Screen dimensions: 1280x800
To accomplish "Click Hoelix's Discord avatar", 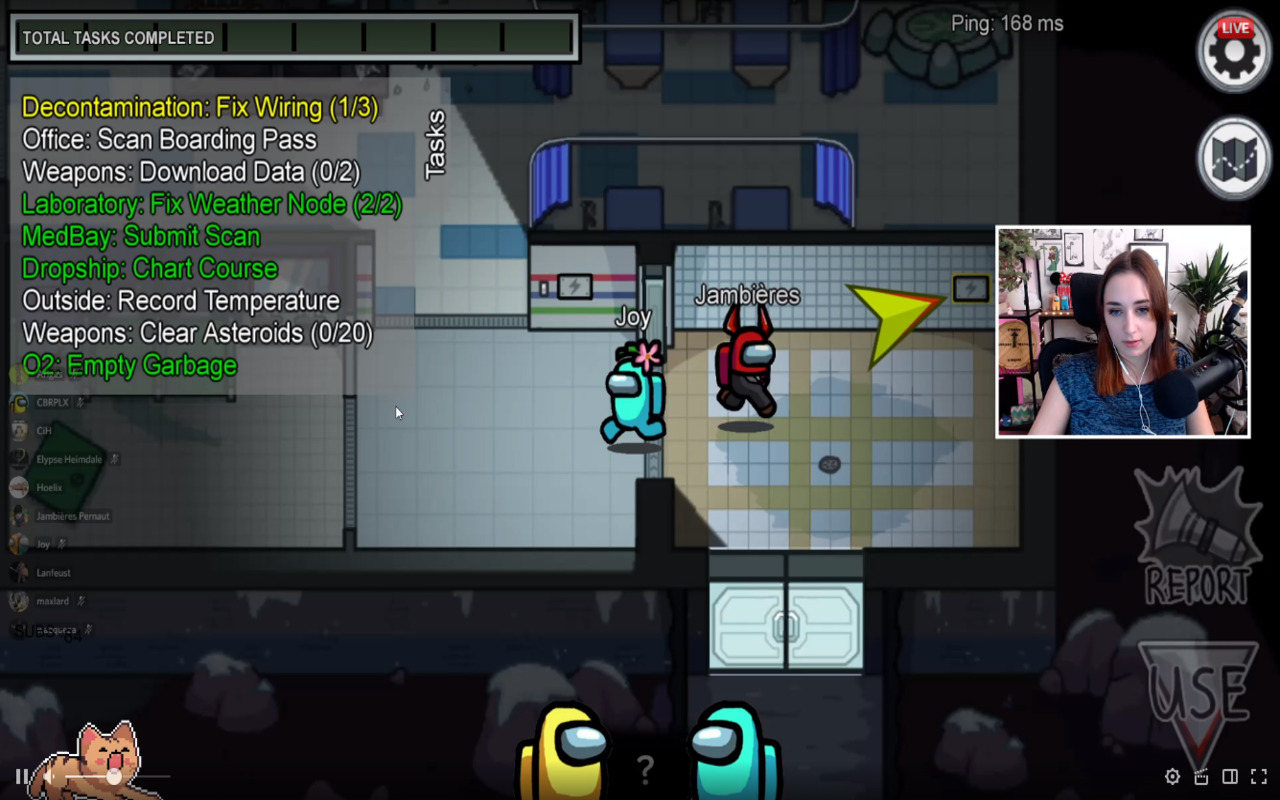I will 19,488.
